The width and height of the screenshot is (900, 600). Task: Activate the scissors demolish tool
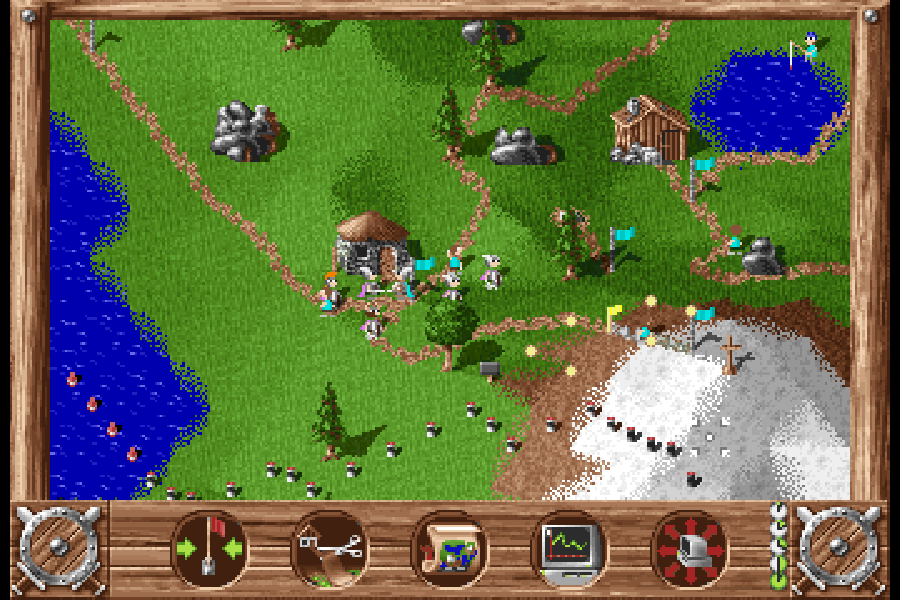pyautogui.click(x=330, y=548)
